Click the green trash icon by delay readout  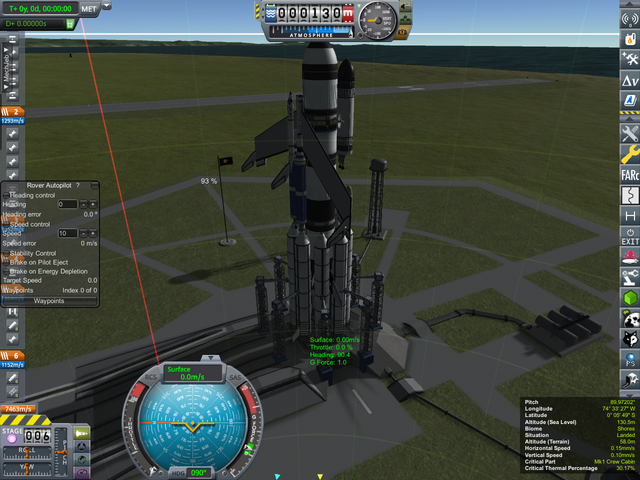pos(70,20)
